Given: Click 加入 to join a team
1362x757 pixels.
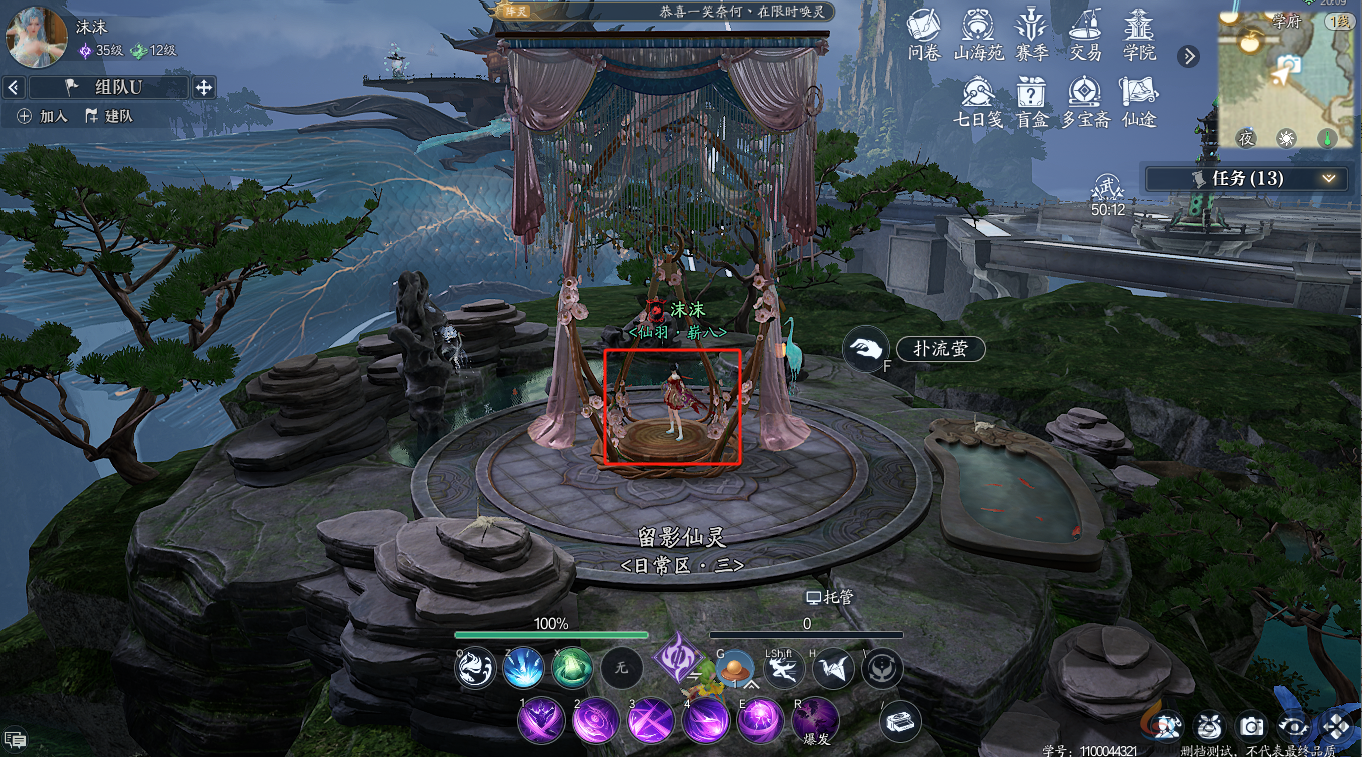Looking at the screenshot, I should (x=44, y=116).
